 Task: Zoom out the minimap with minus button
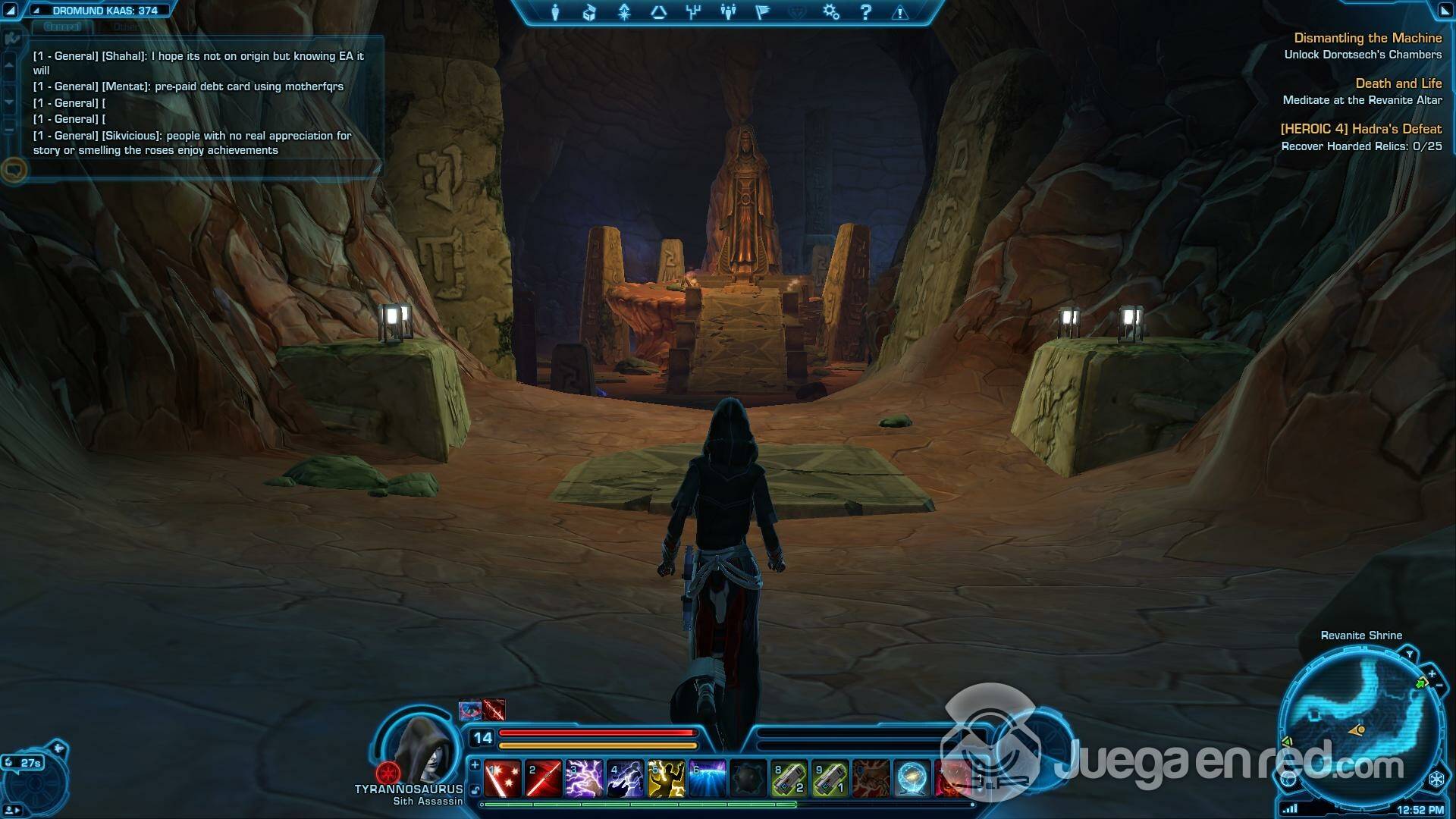point(1439,685)
